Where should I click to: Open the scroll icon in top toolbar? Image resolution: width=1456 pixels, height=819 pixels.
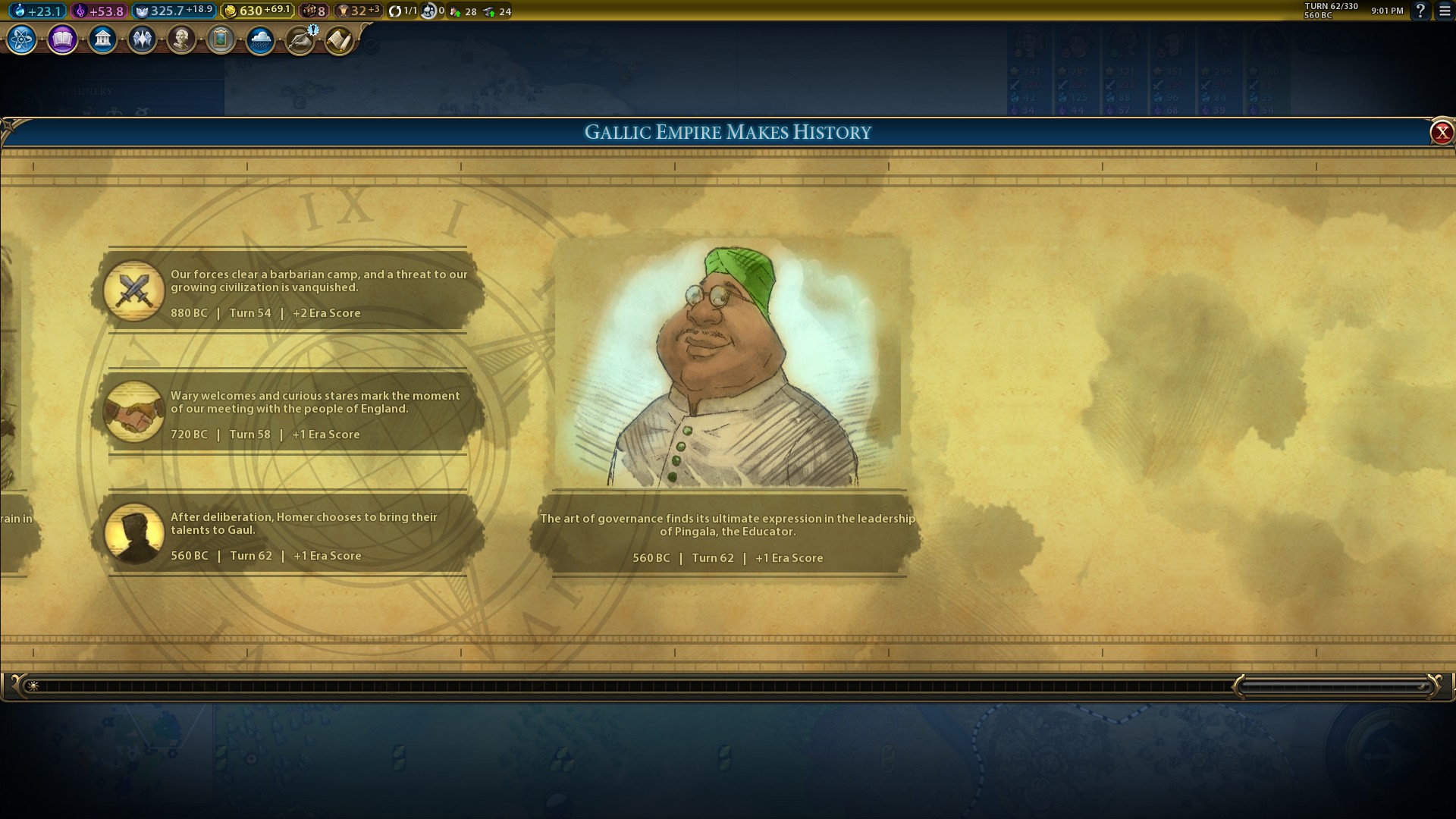tap(339, 39)
